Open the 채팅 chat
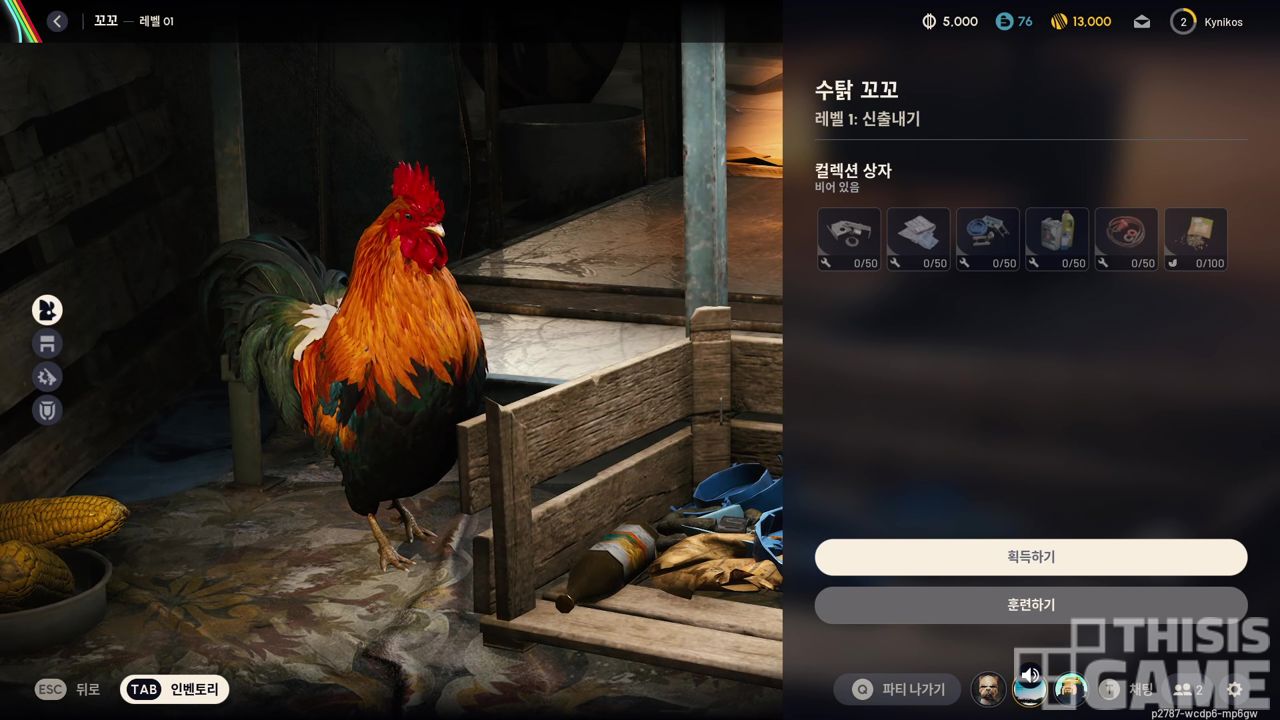This screenshot has height=720, width=1280. (1129, 689)
